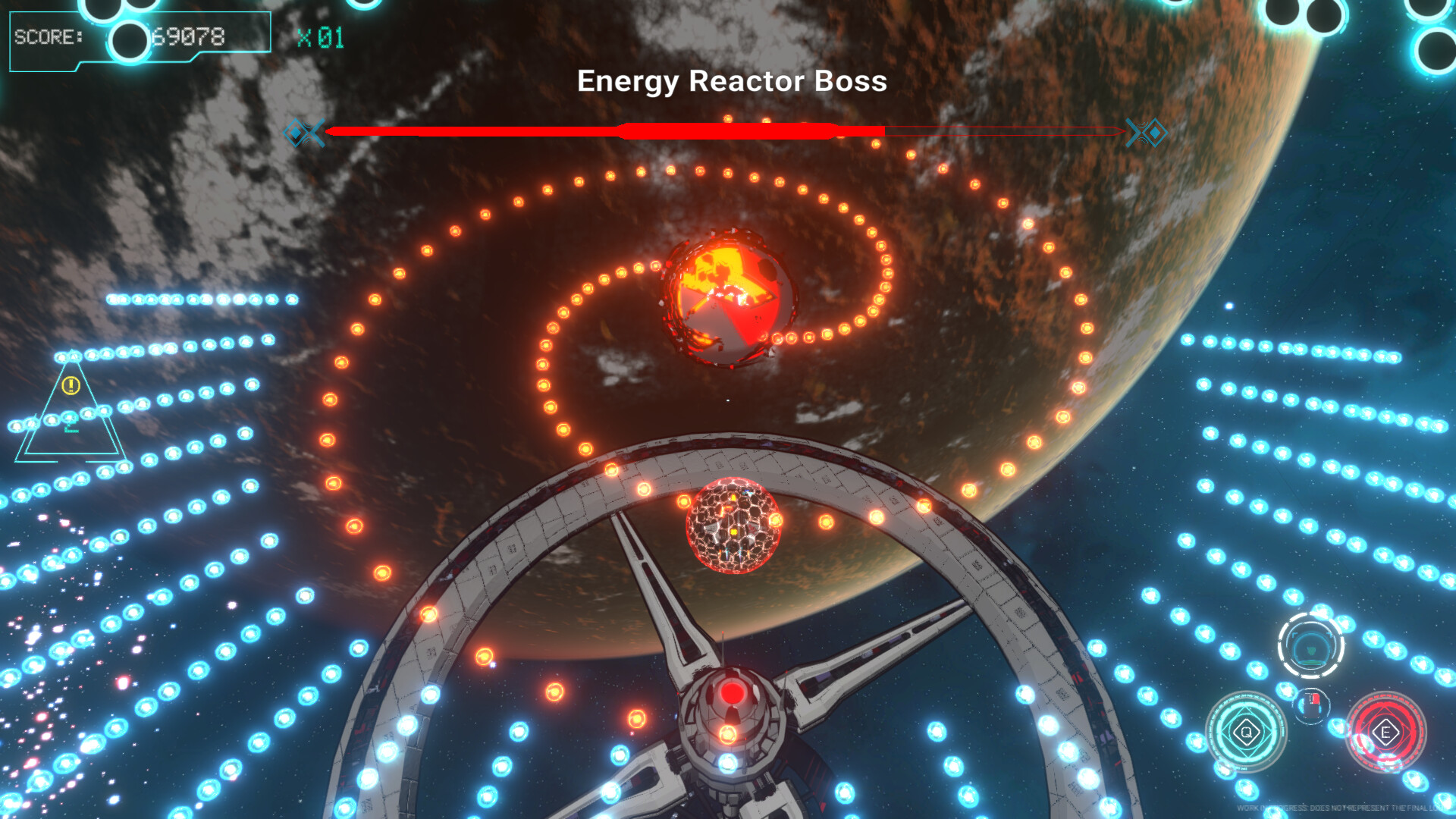Click the Energy Reactor Boss title
Screen dimensions: 1456x819
(x=733, y=82)
